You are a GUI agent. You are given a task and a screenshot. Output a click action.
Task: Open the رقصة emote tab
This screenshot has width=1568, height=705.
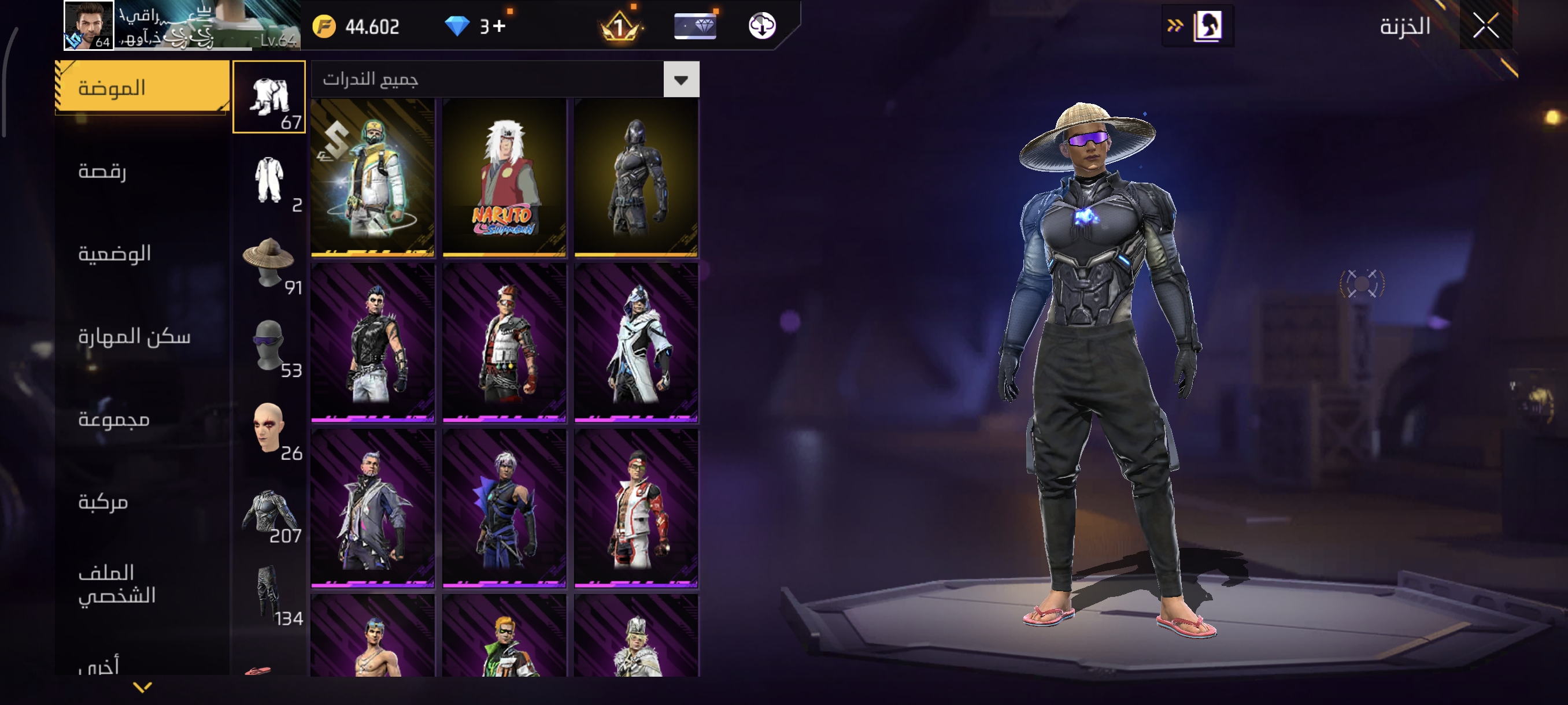(103, 171)
